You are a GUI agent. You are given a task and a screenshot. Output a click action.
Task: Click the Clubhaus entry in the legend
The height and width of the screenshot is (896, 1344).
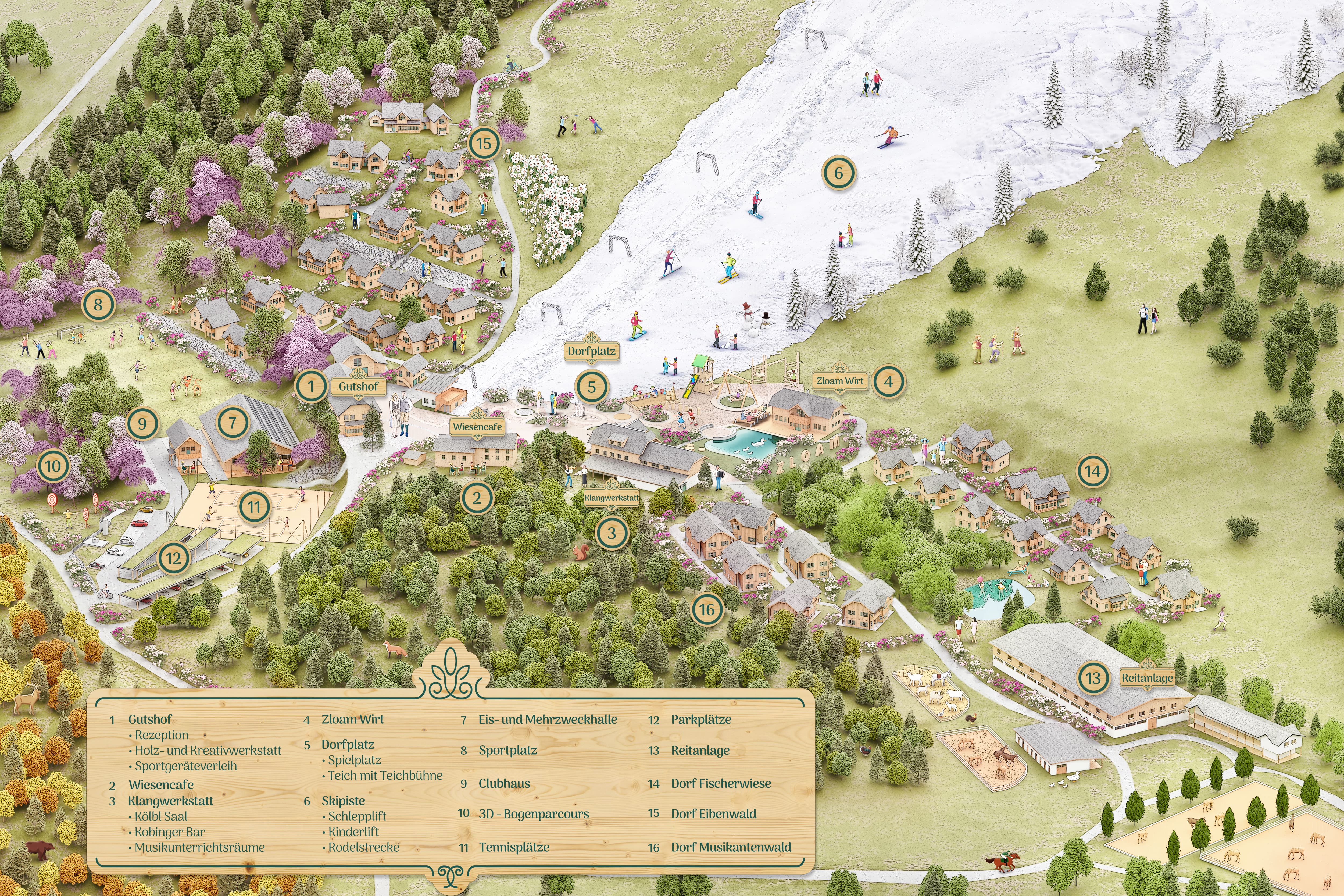(x=504, y=783)
